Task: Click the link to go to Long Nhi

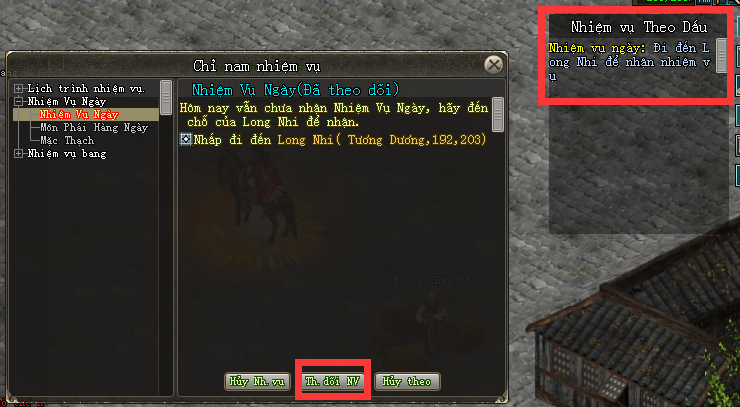Action: [325, 139]
